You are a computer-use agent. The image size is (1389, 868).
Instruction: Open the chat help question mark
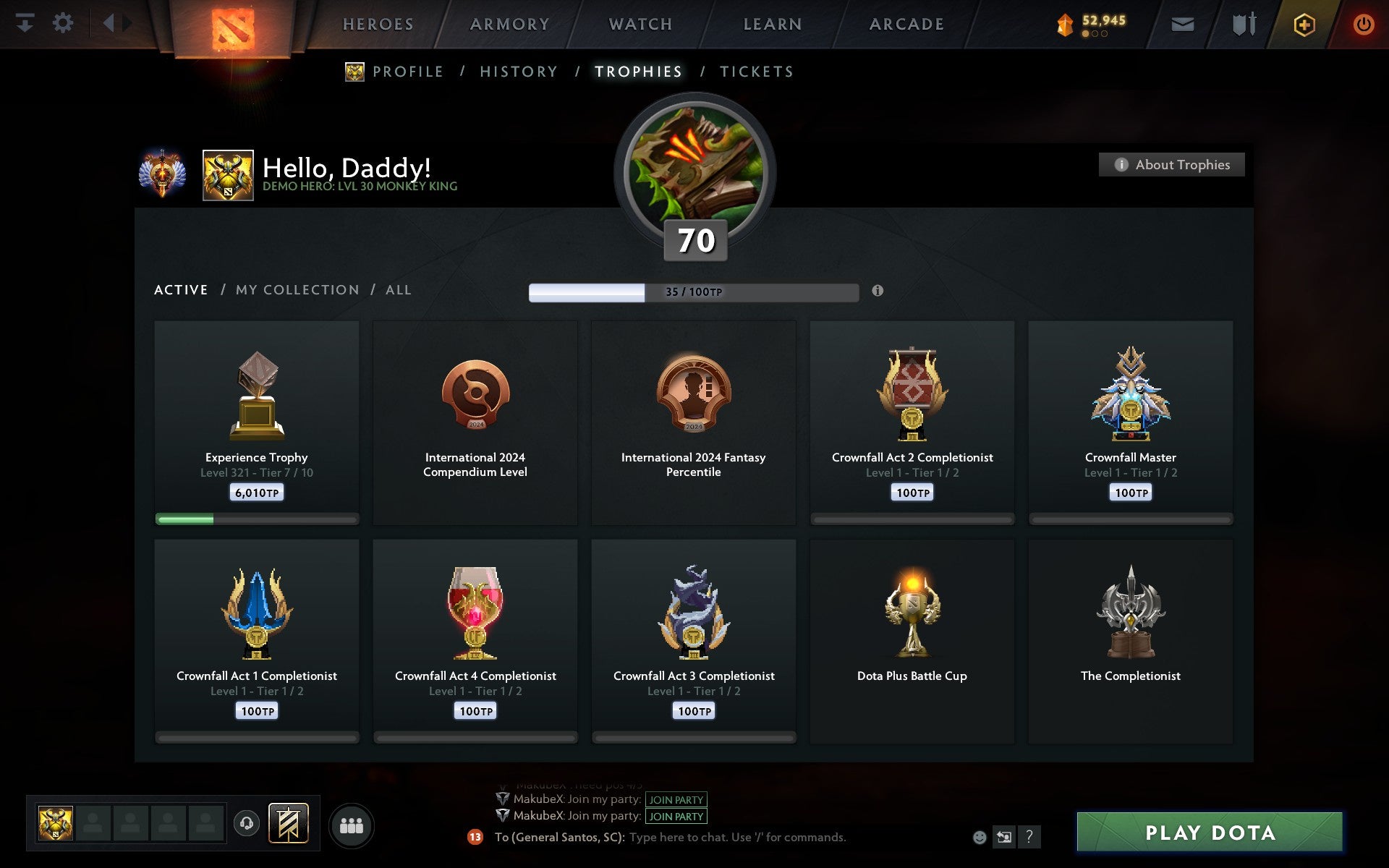[x=1030, y=838]
